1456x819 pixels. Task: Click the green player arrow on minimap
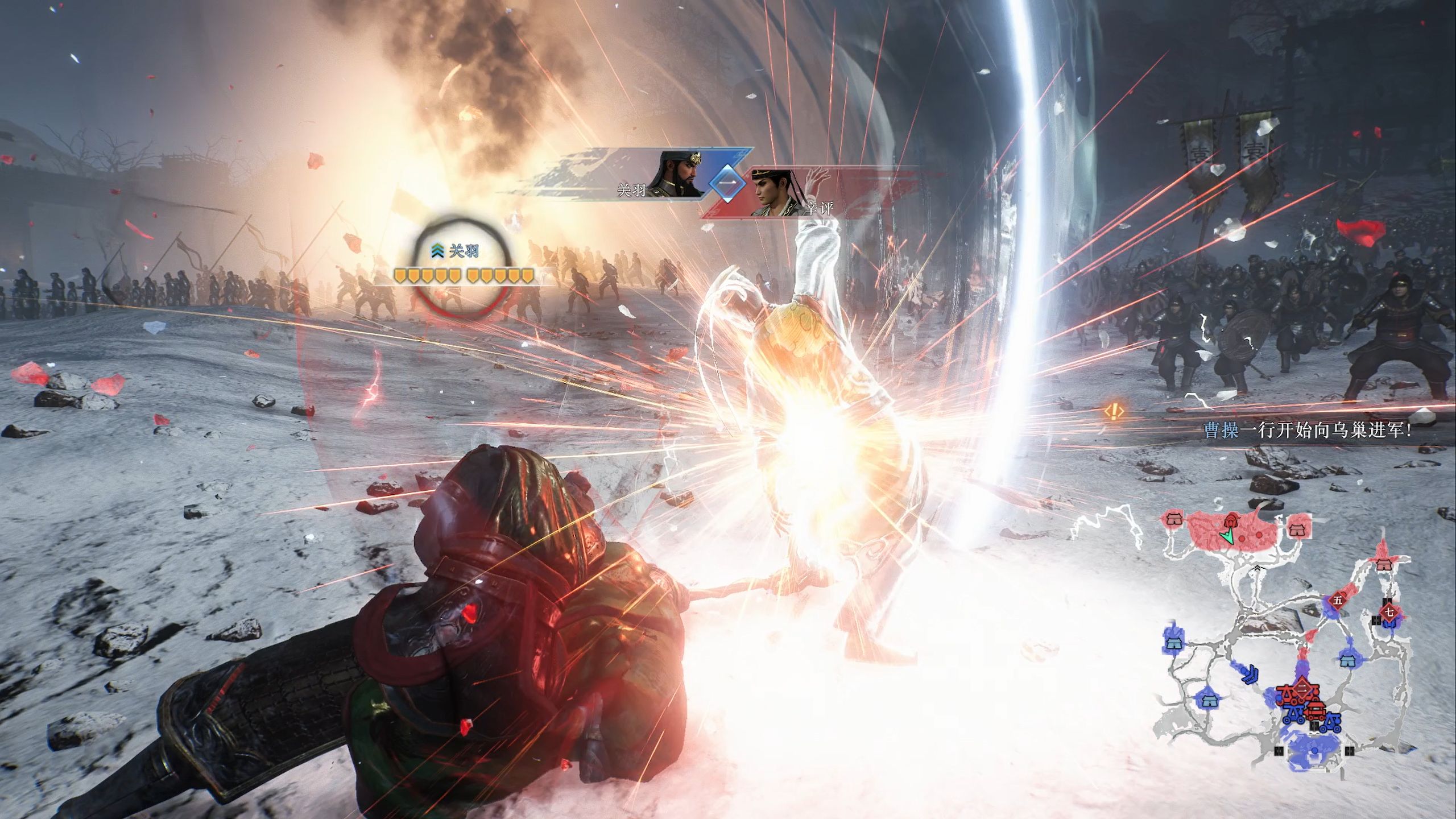(x=1226, y=536)
